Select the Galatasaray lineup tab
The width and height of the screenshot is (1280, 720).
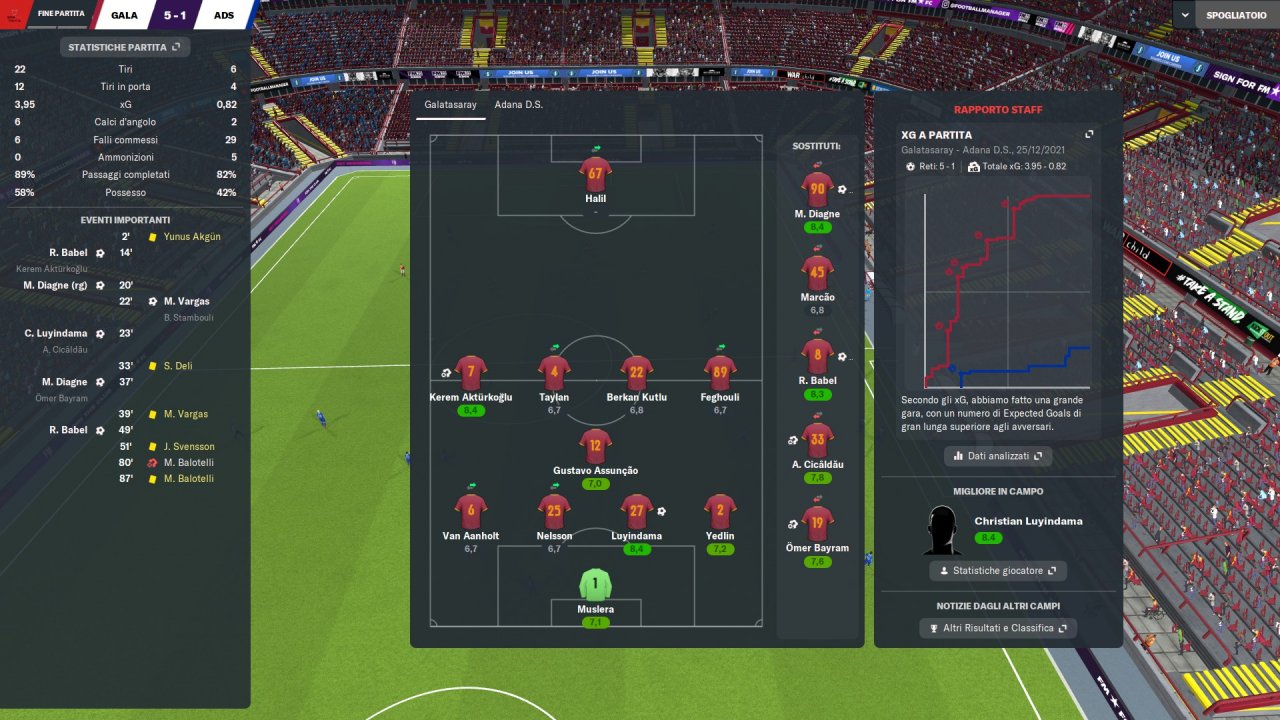[449, 104]
